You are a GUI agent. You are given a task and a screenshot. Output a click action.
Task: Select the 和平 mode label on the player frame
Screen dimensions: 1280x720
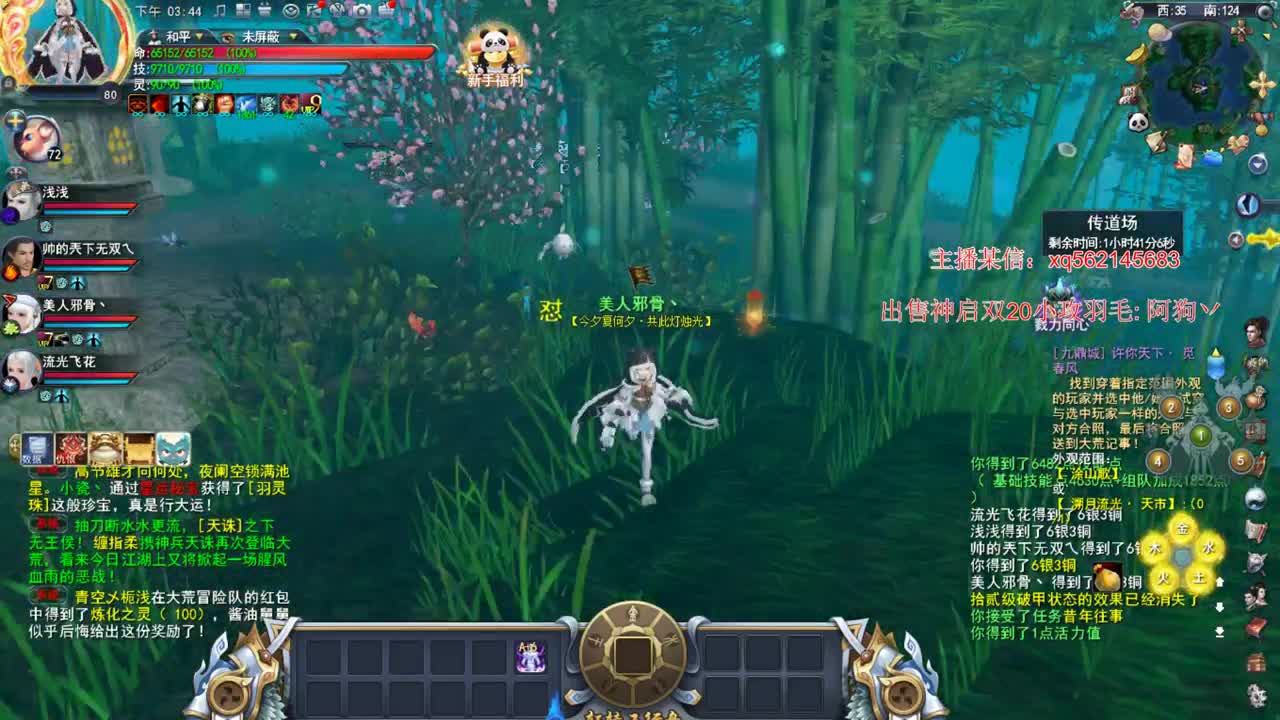click(x=177, y=37)
